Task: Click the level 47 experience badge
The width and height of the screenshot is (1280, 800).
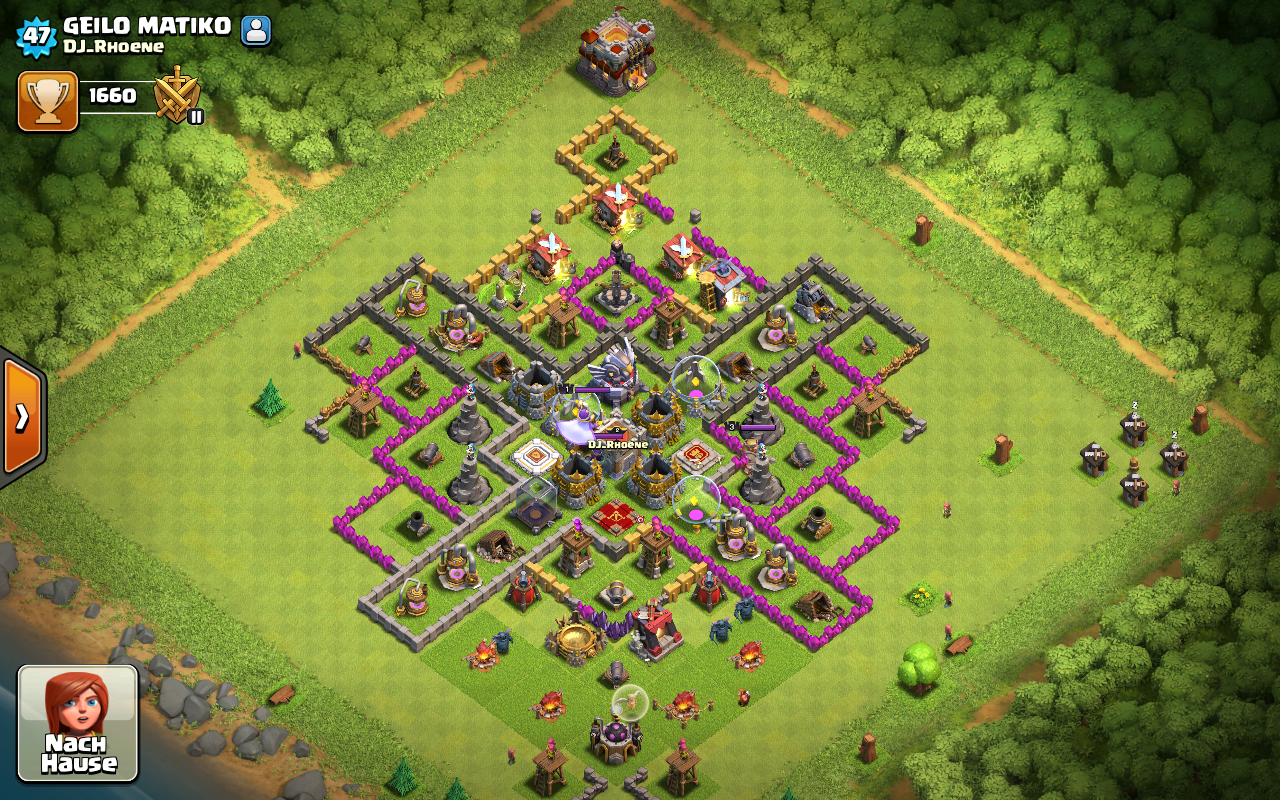Action: pos(36,36)
